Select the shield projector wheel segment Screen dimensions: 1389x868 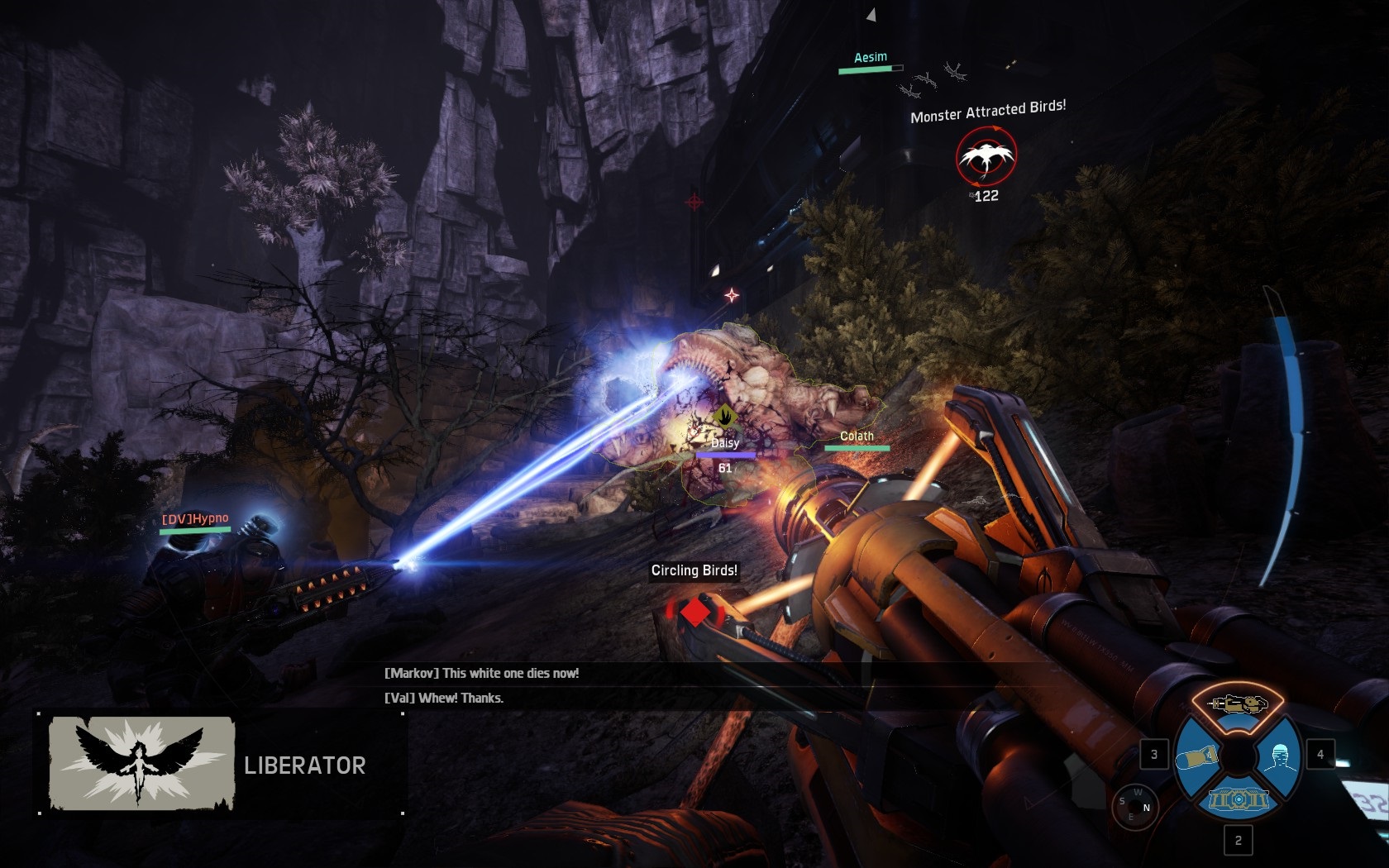pos(1238,801)
